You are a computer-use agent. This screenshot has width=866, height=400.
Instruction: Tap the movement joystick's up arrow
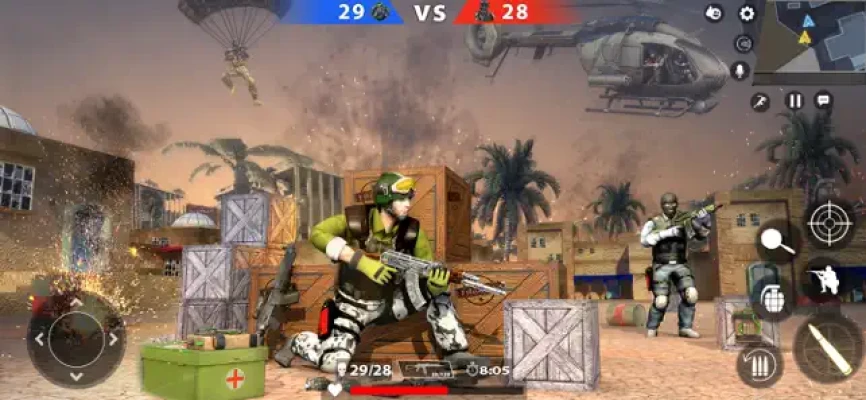click(x=76, y=303)
